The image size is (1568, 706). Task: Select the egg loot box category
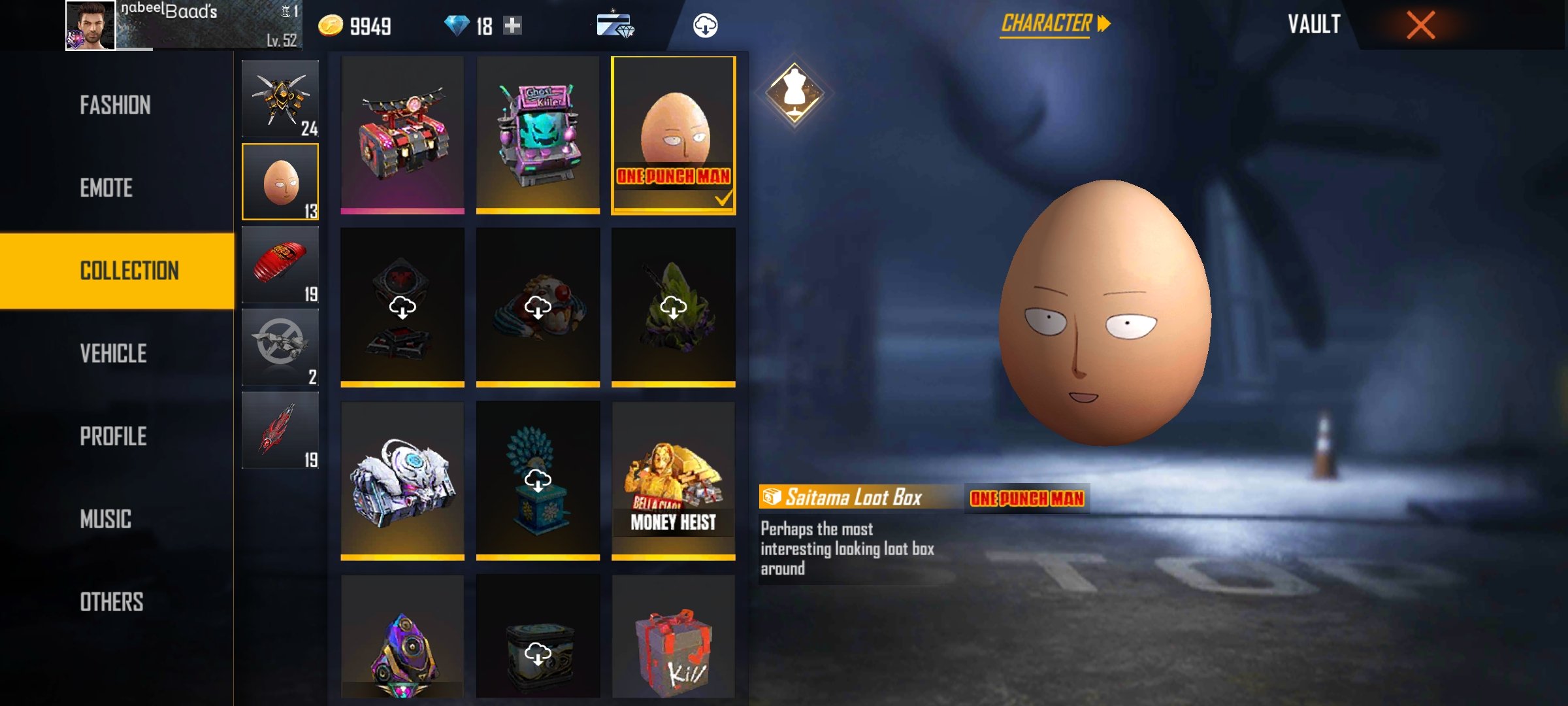pyautogui.click(x=280, y=182)
